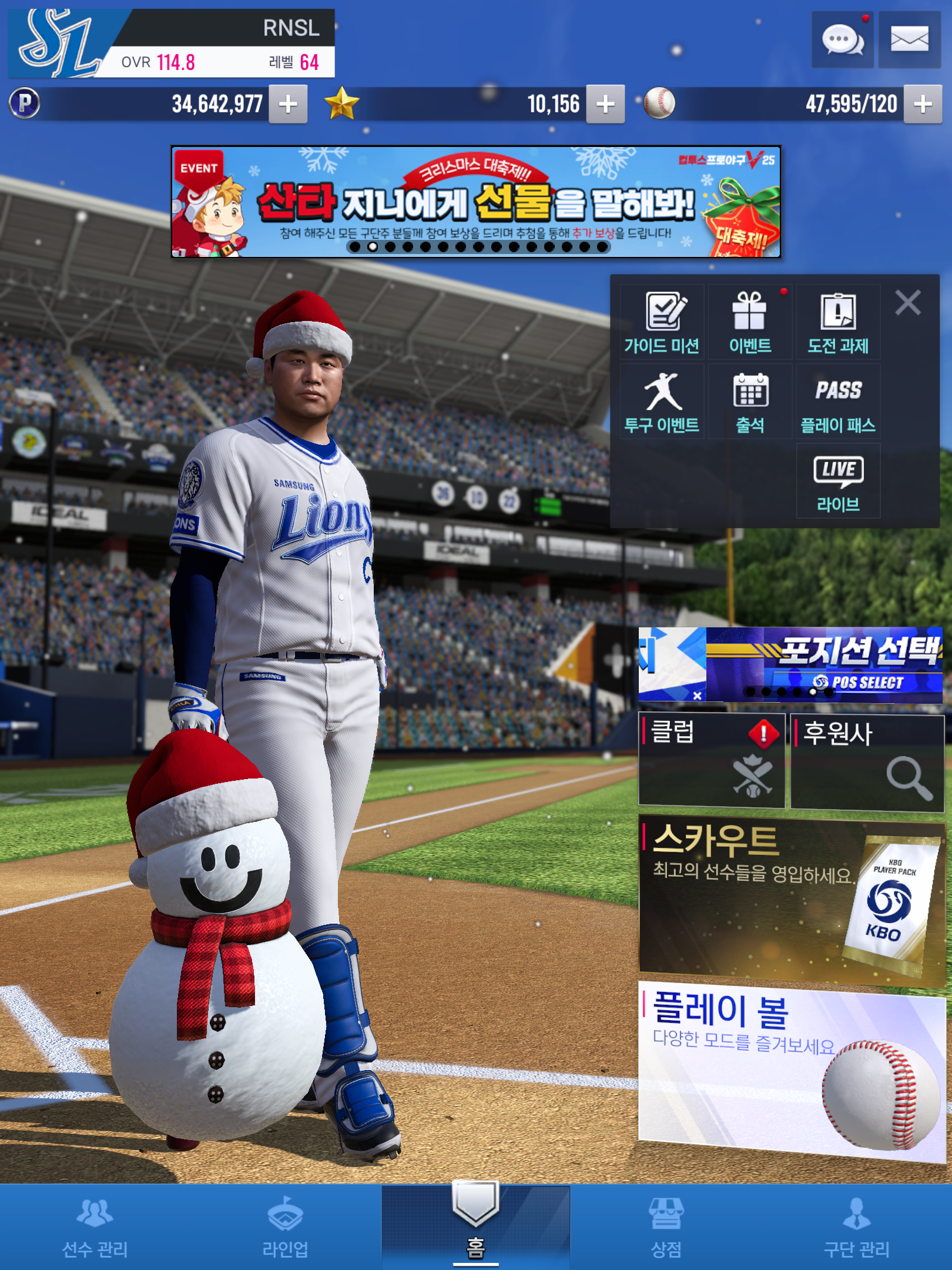This screenshot has width=952, height=1270.
Task: Open 도전 과제 challenge tasks
Action: [x=838, y=323]
